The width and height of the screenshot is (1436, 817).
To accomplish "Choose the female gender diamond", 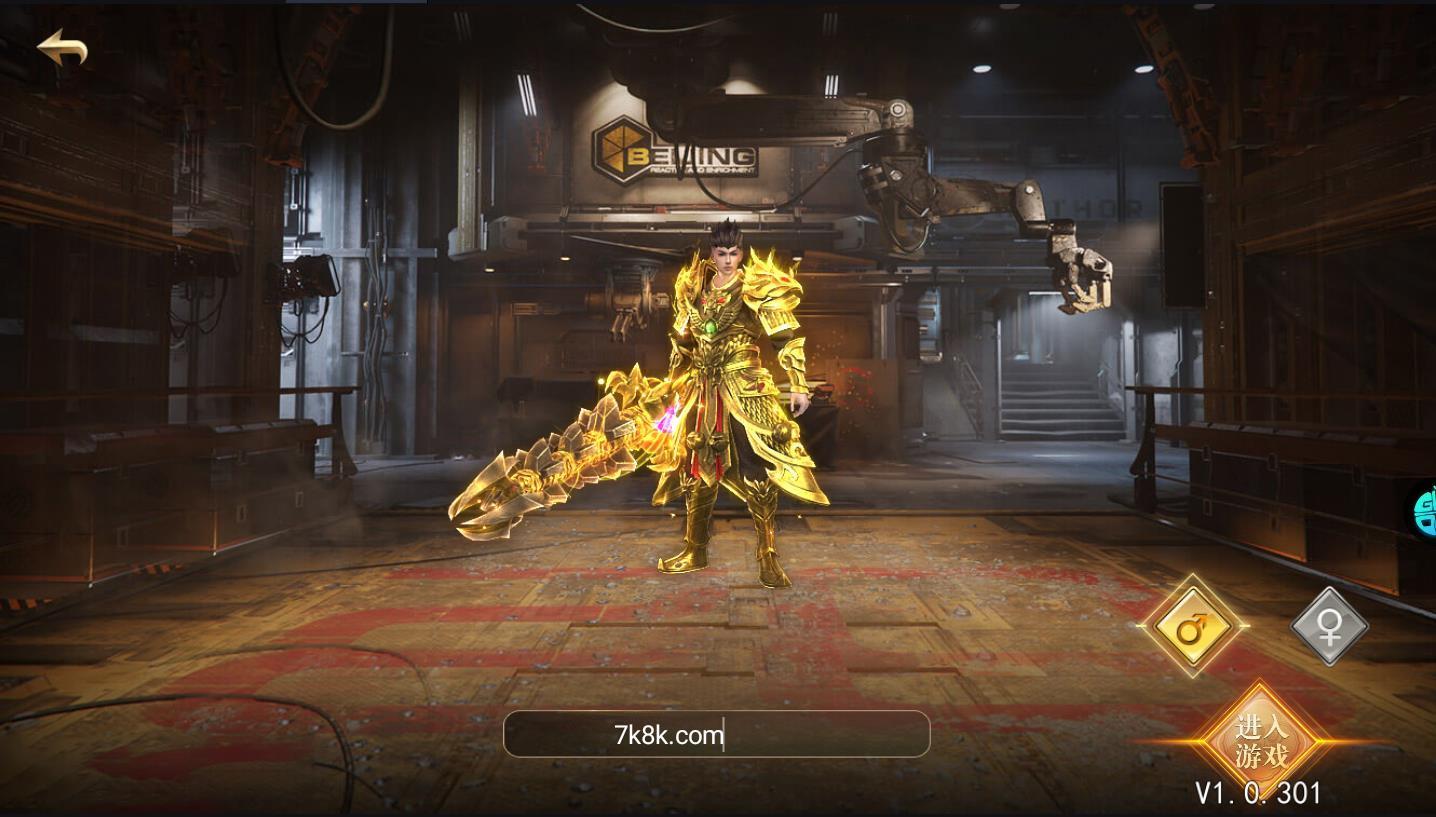I will coord(1329,627).
